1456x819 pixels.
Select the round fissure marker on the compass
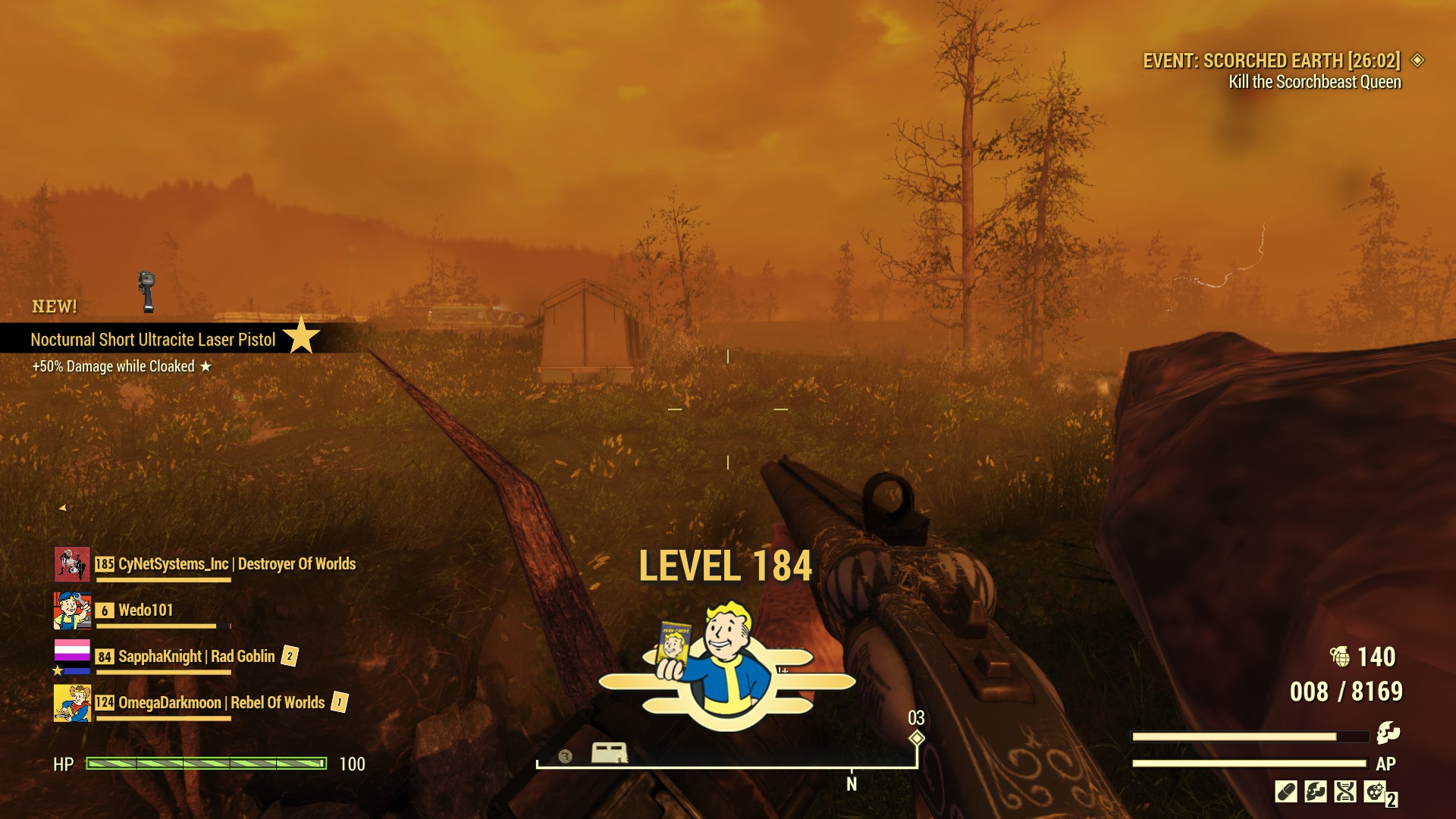[565, 755]
